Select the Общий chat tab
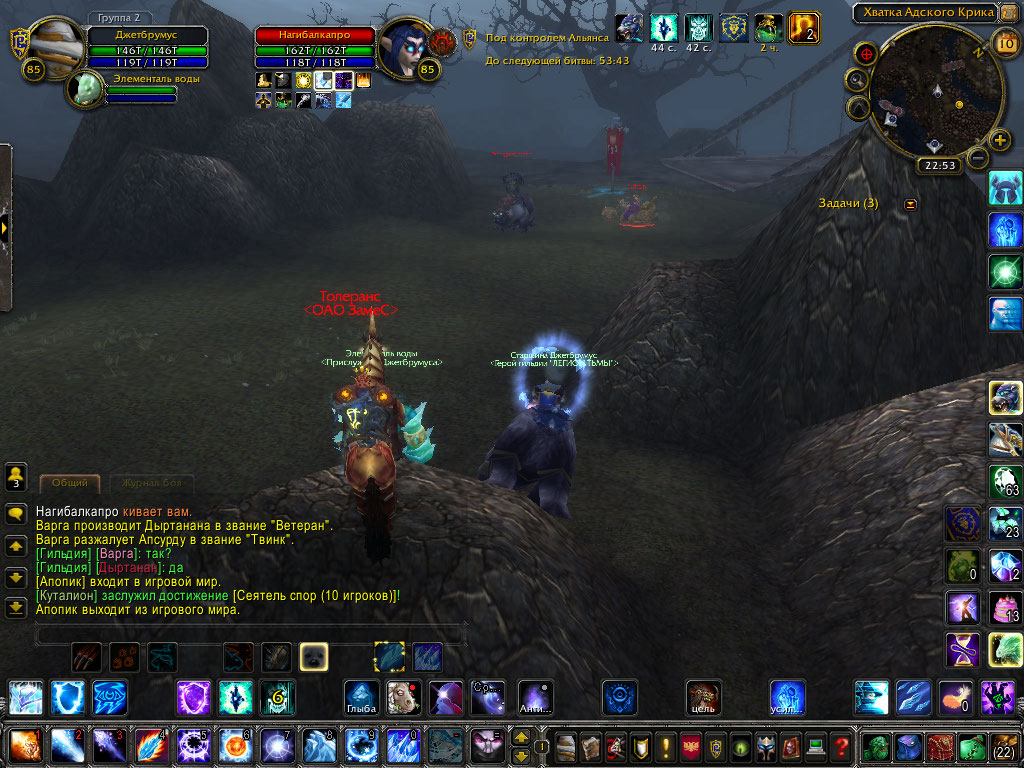Image resolution: width=1024 pixels, height=768 pixels. 69,483
